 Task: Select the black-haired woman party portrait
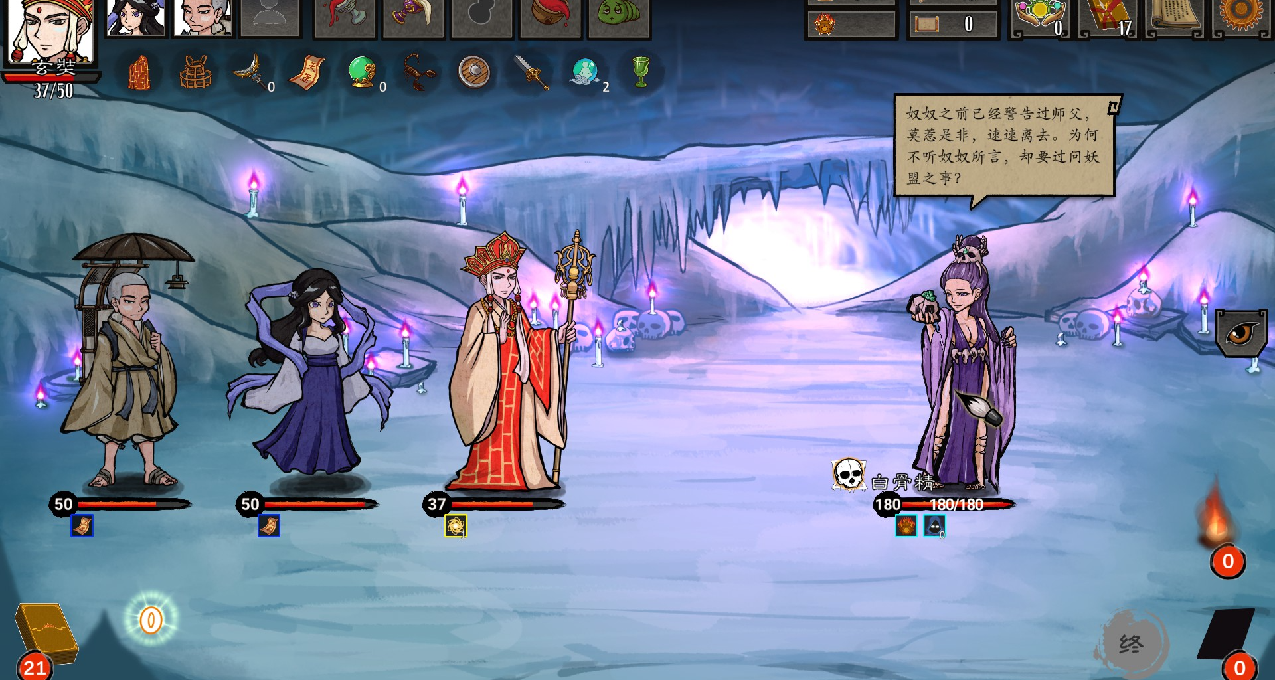click(136, 17)
